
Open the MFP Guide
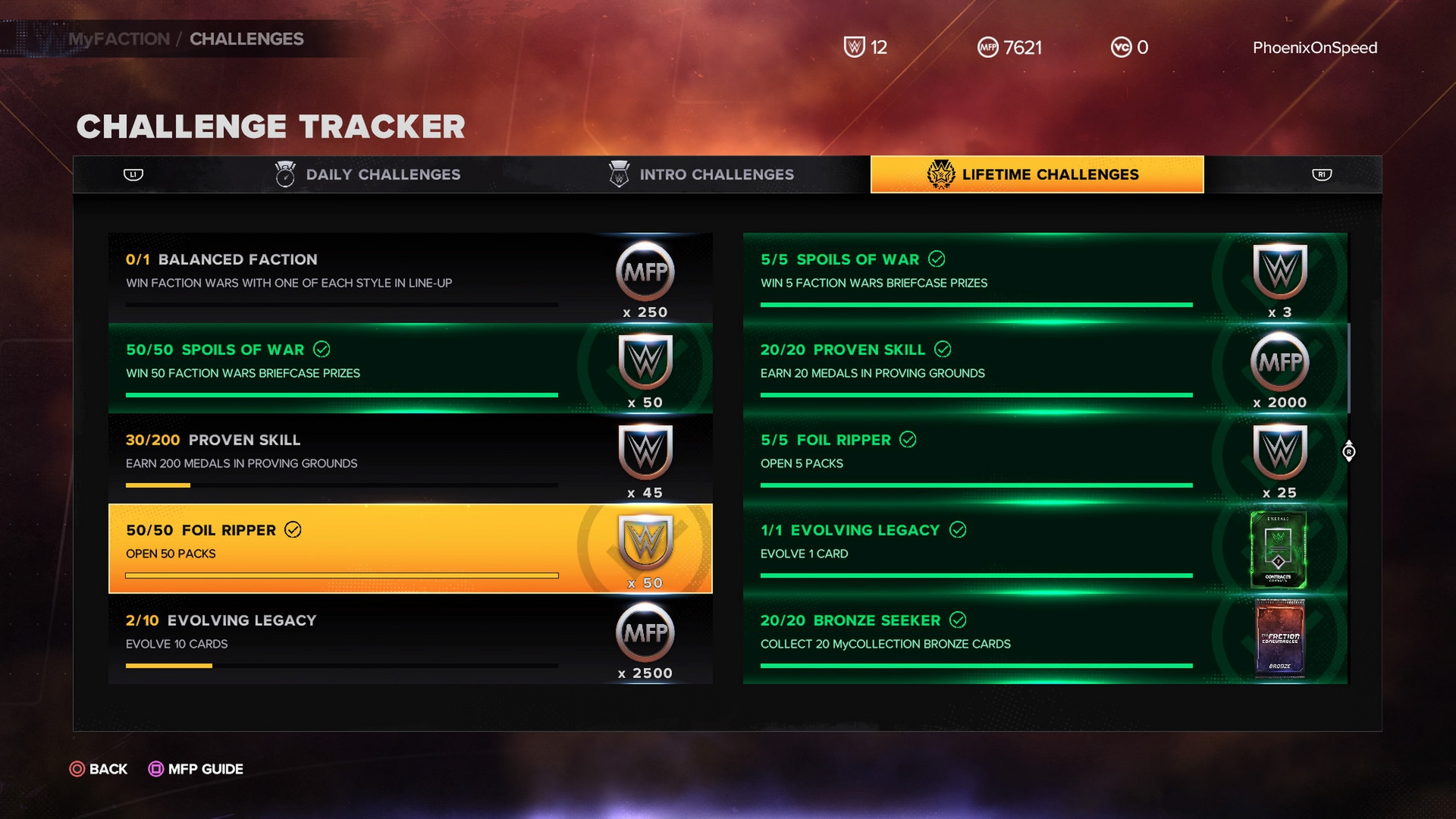click(x=196, y=769)
